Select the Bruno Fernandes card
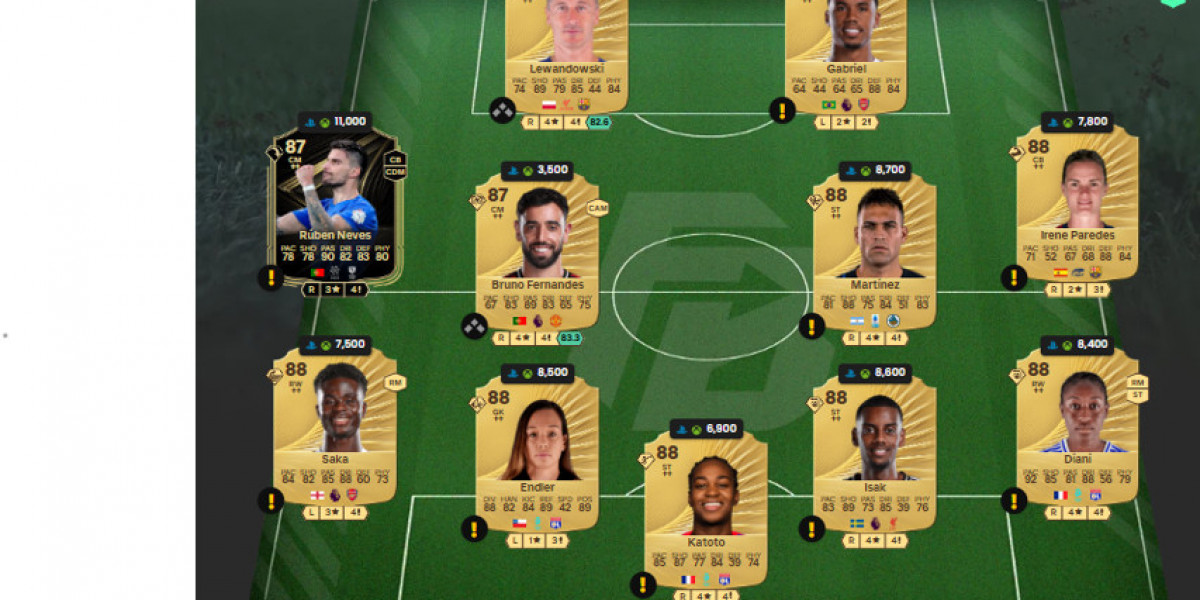 tap(537, 250)
